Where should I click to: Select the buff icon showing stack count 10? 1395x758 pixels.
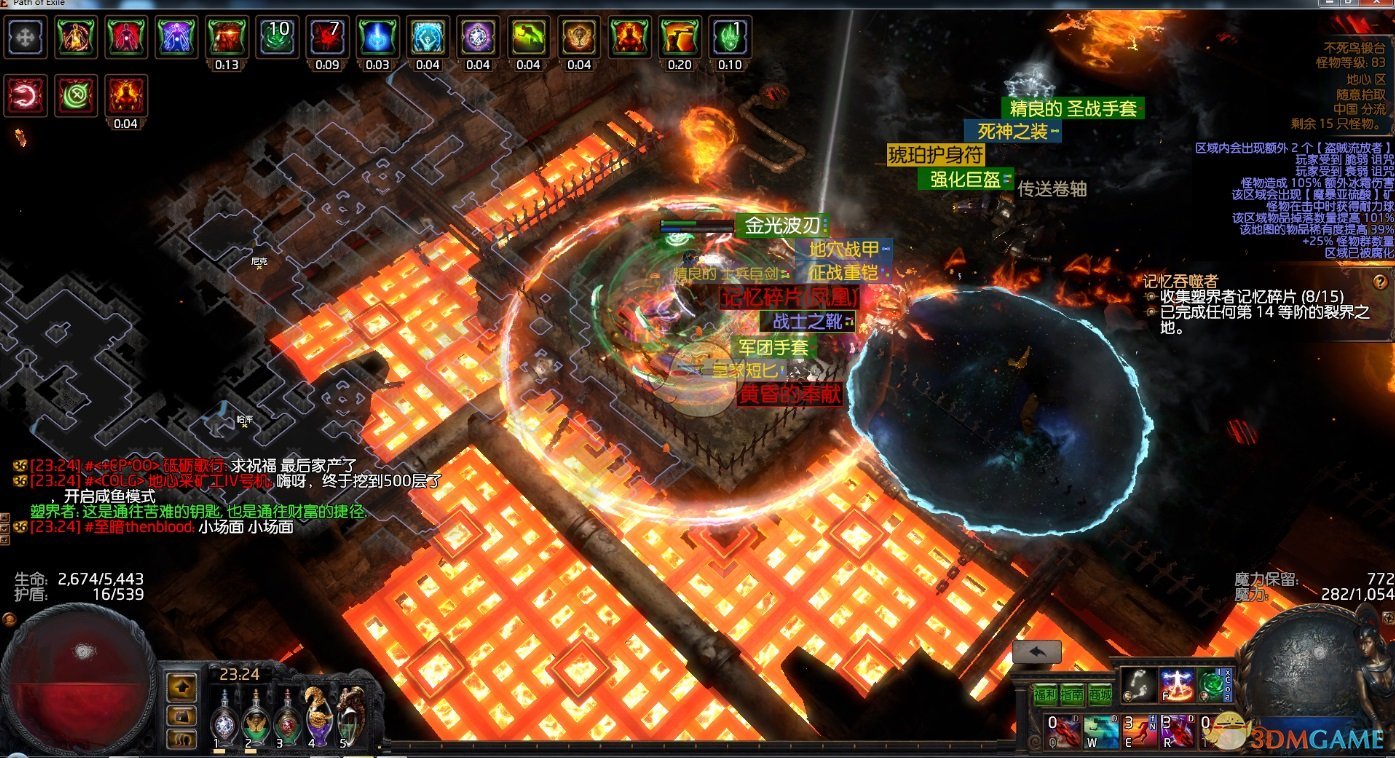277,37
